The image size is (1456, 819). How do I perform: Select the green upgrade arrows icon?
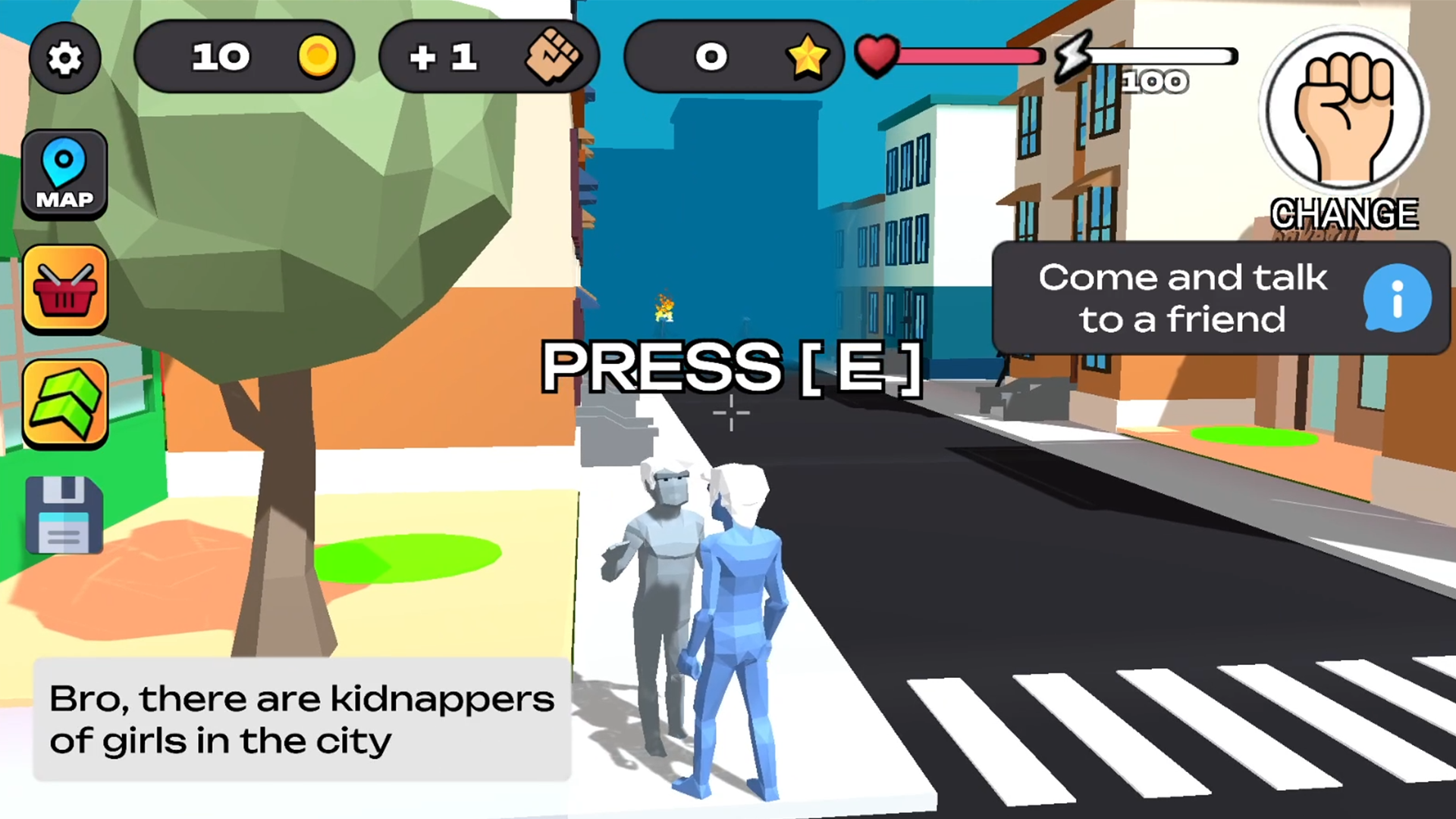[x=64, y=403]
